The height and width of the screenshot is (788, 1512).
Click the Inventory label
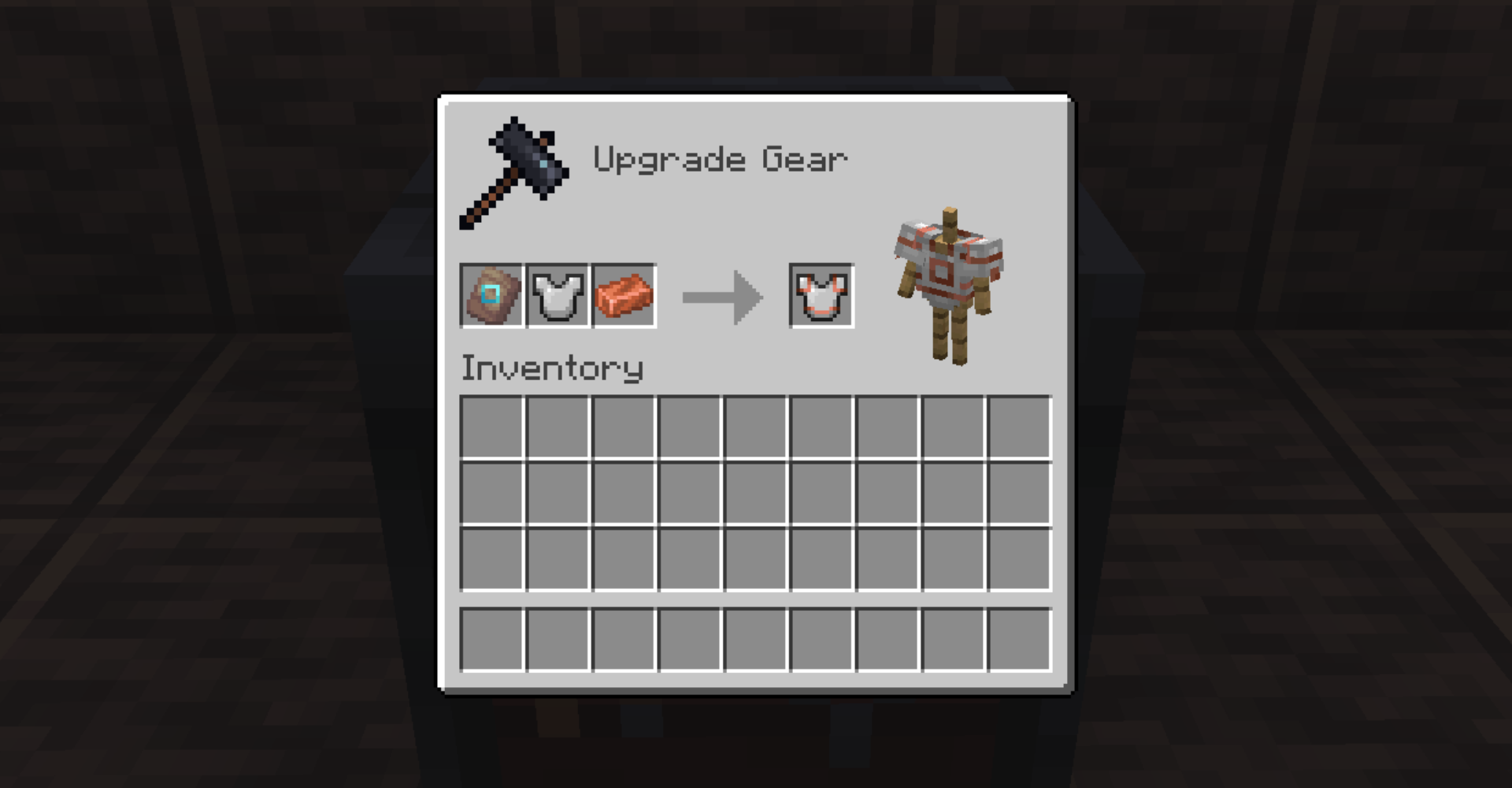click(x=551, y=367)
